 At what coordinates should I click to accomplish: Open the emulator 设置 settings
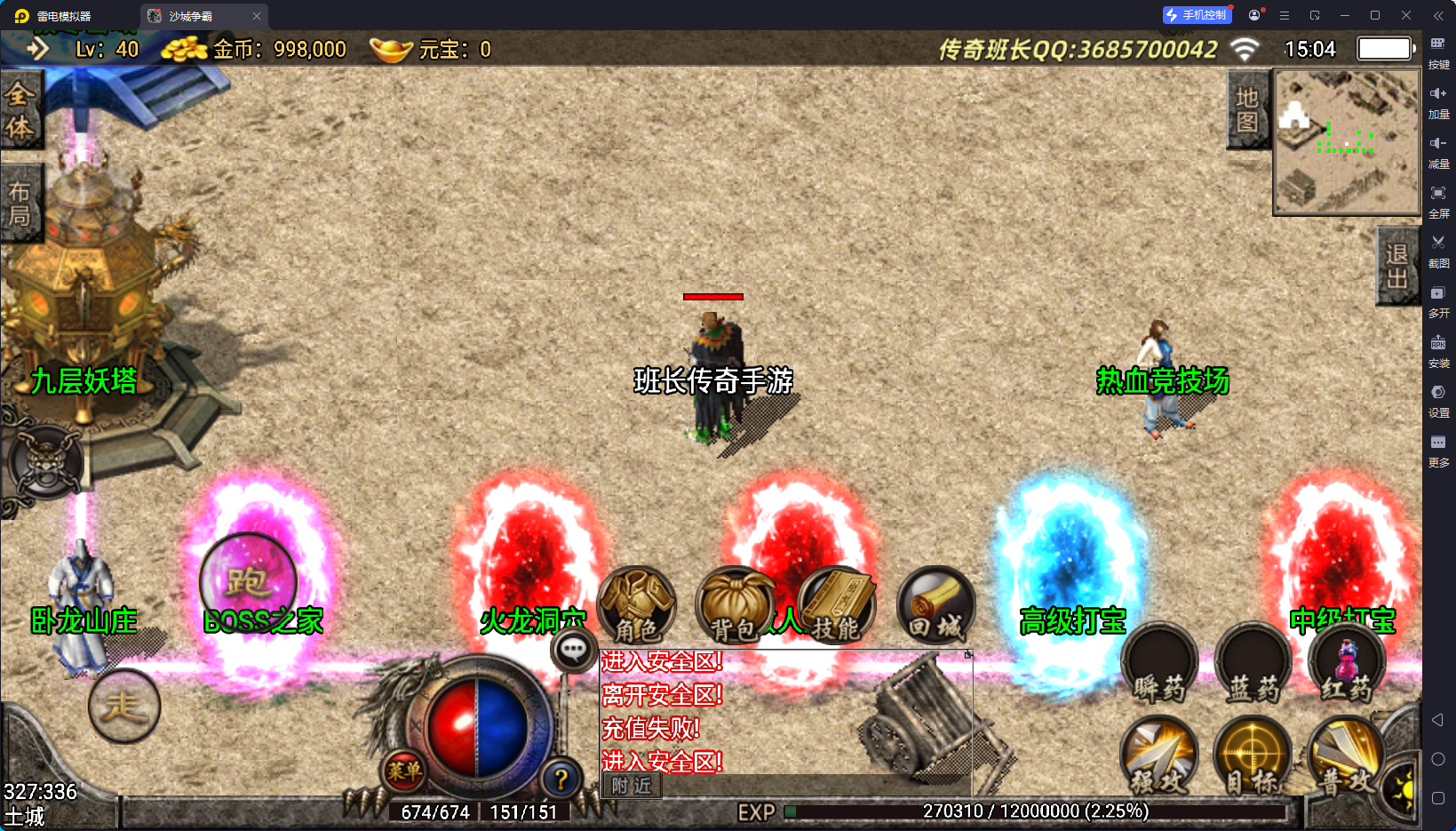[x=1438, y=399]
